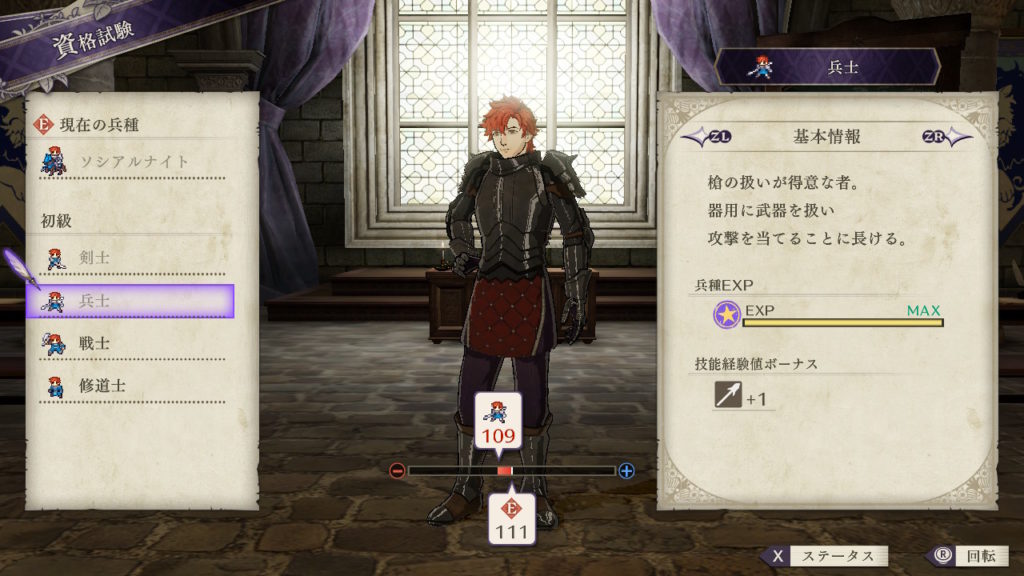The height and width of the screenshot is (576, 1024).
Task: Select the 戦士 class entry
Action: click(130, 344)
